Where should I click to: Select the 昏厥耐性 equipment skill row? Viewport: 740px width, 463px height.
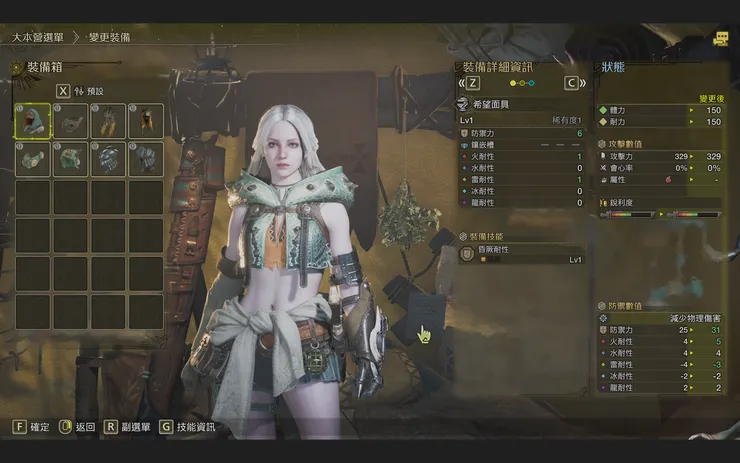520,256
